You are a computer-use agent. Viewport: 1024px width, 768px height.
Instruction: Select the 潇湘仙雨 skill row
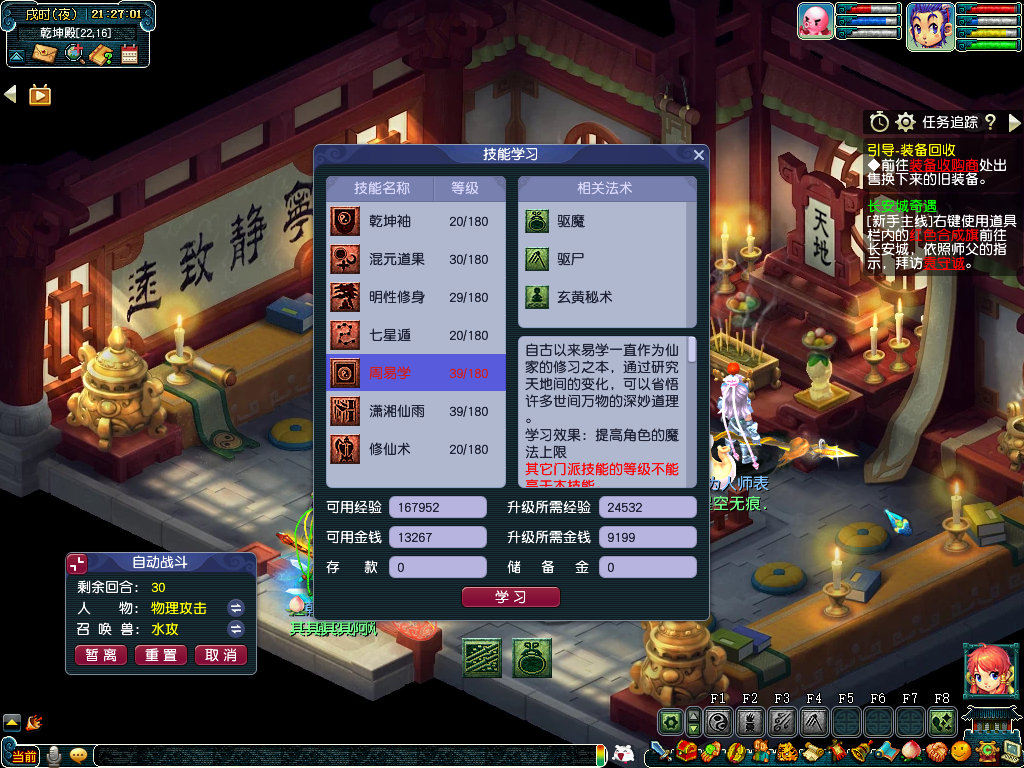tap(416, 411)
